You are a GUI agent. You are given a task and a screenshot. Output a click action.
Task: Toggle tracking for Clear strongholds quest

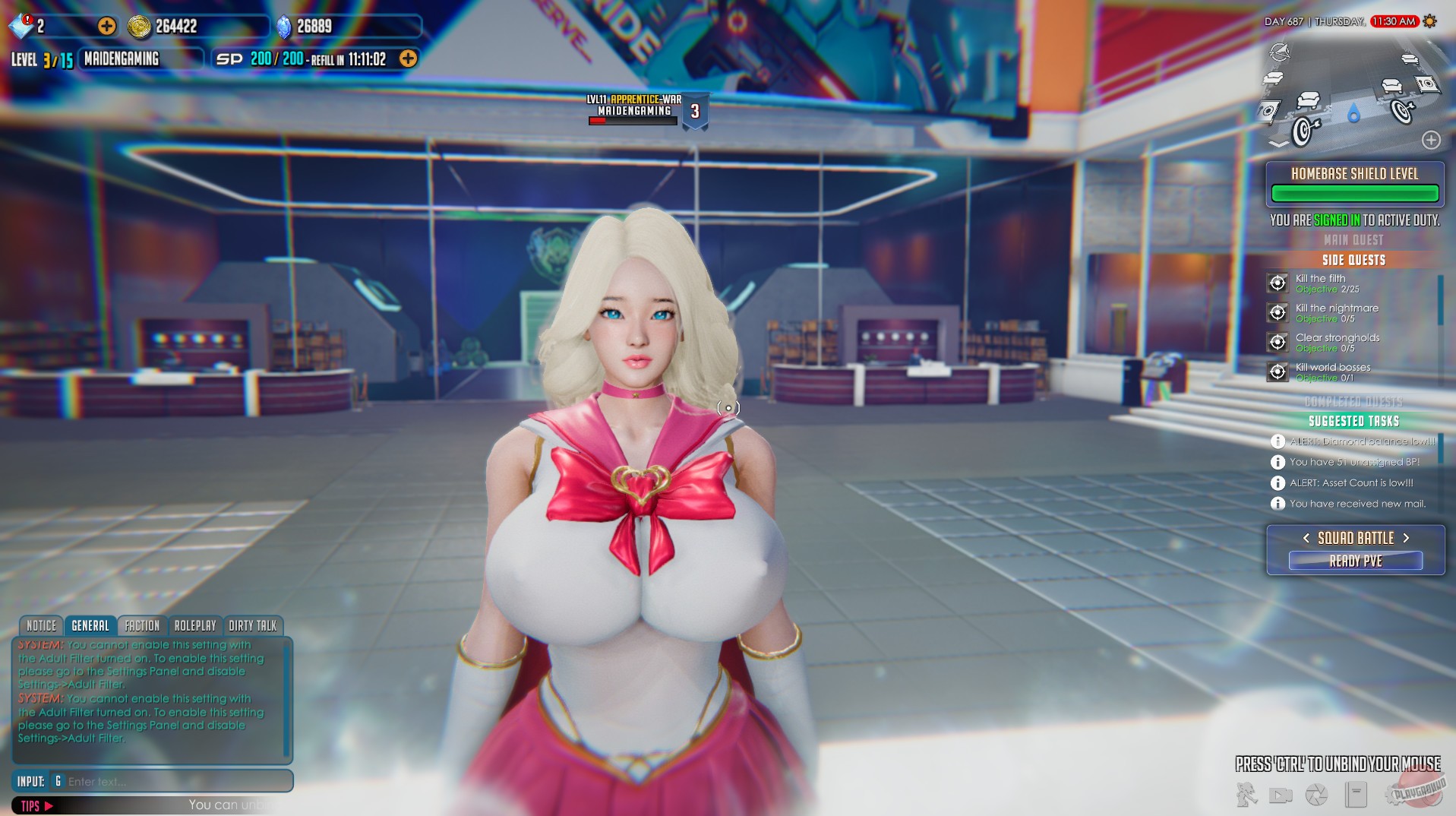pyautogui.click(x=1278, y=343)
